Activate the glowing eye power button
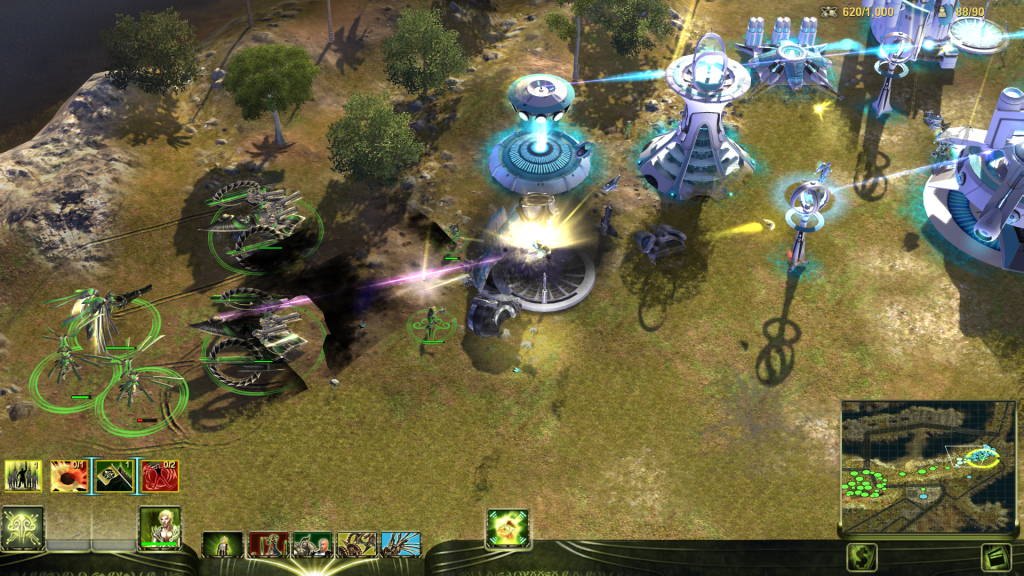1024x576 pixels. pyautogui.click(x=507, y=528)
